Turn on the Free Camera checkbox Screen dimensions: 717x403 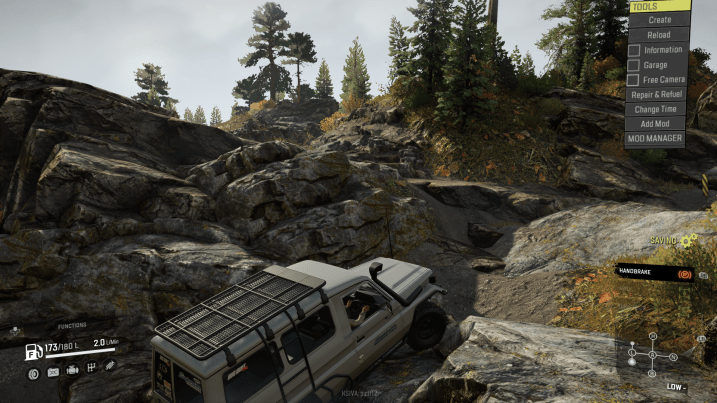click(634, 79)
